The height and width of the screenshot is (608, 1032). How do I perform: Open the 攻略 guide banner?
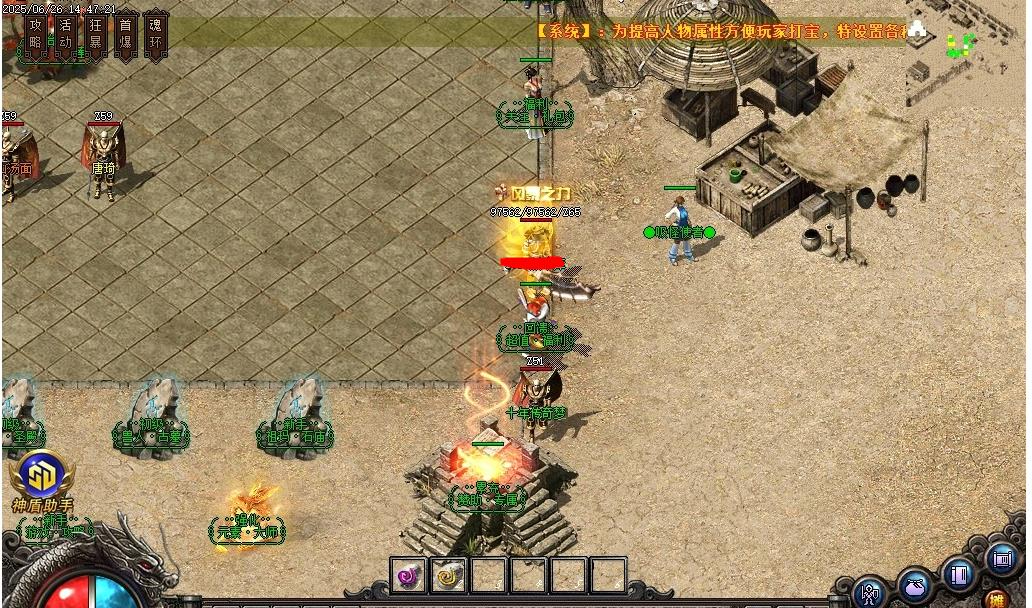[37, 33]
